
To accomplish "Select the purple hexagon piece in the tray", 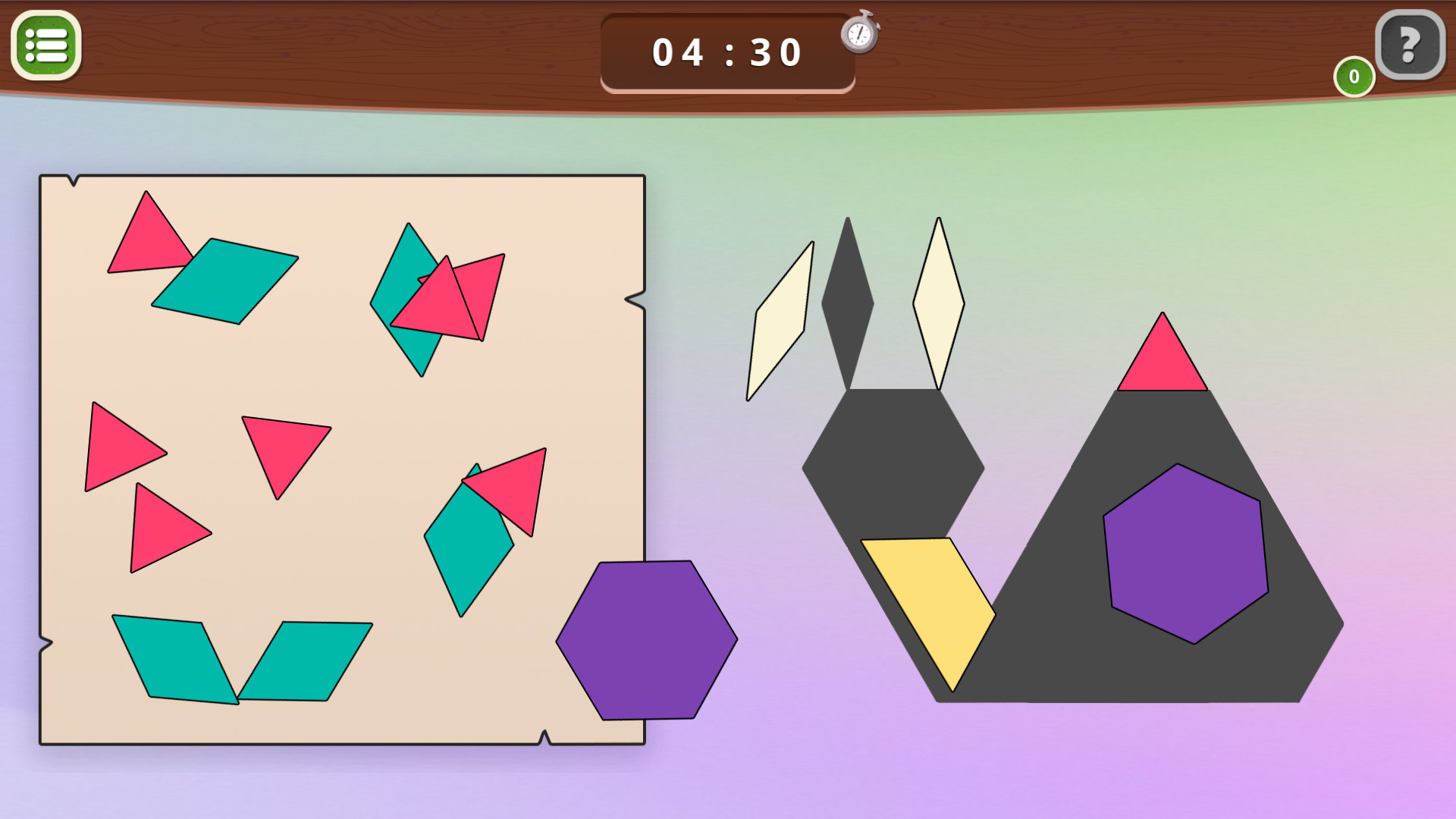I will tap(645, 642).
